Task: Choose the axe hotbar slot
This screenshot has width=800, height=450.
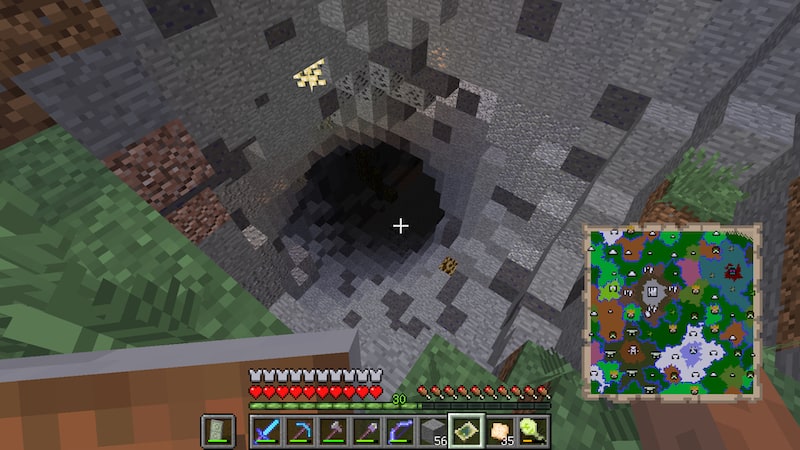Action: 332,432
